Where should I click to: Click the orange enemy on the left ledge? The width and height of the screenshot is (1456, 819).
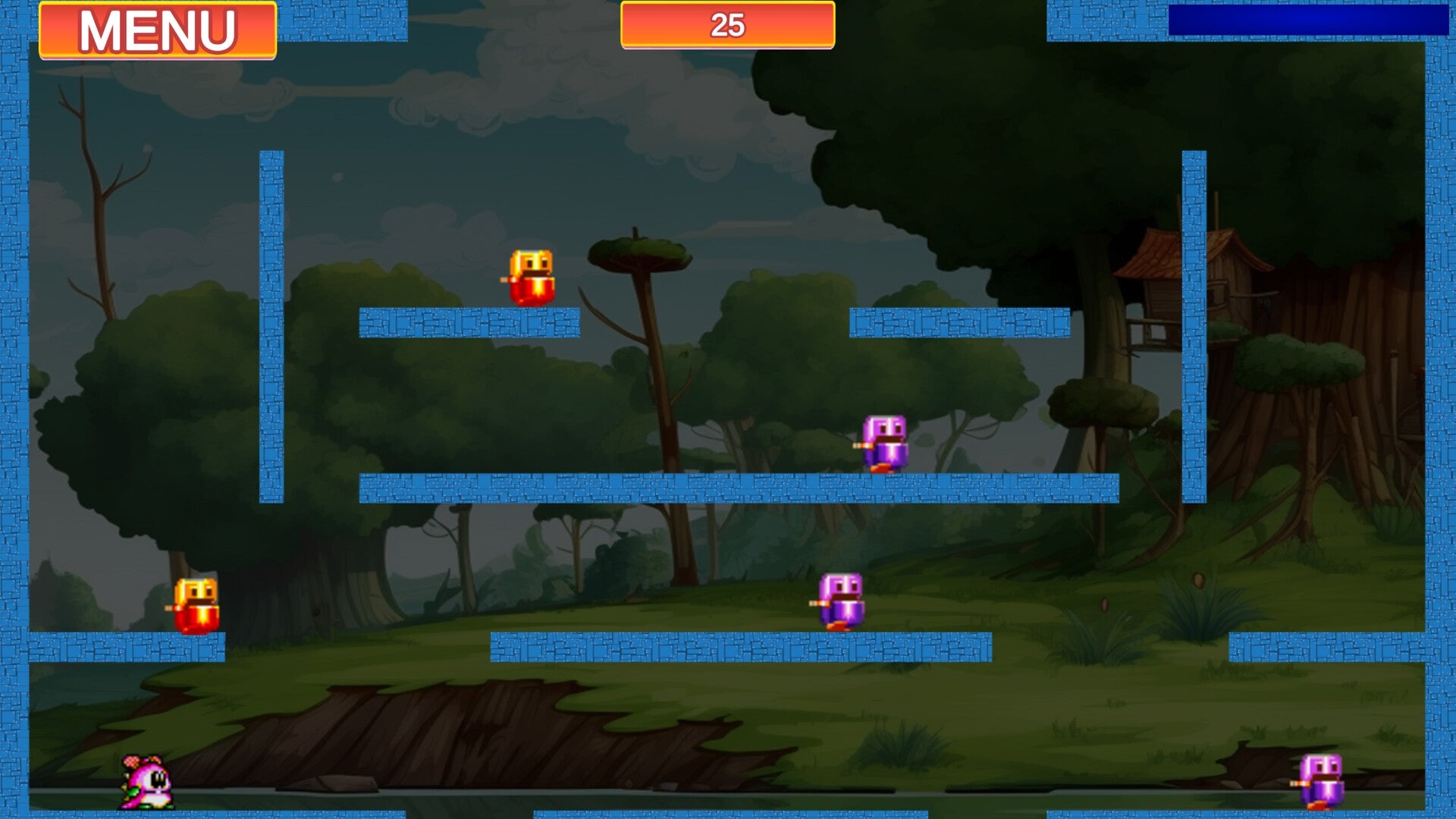point(196,603)
